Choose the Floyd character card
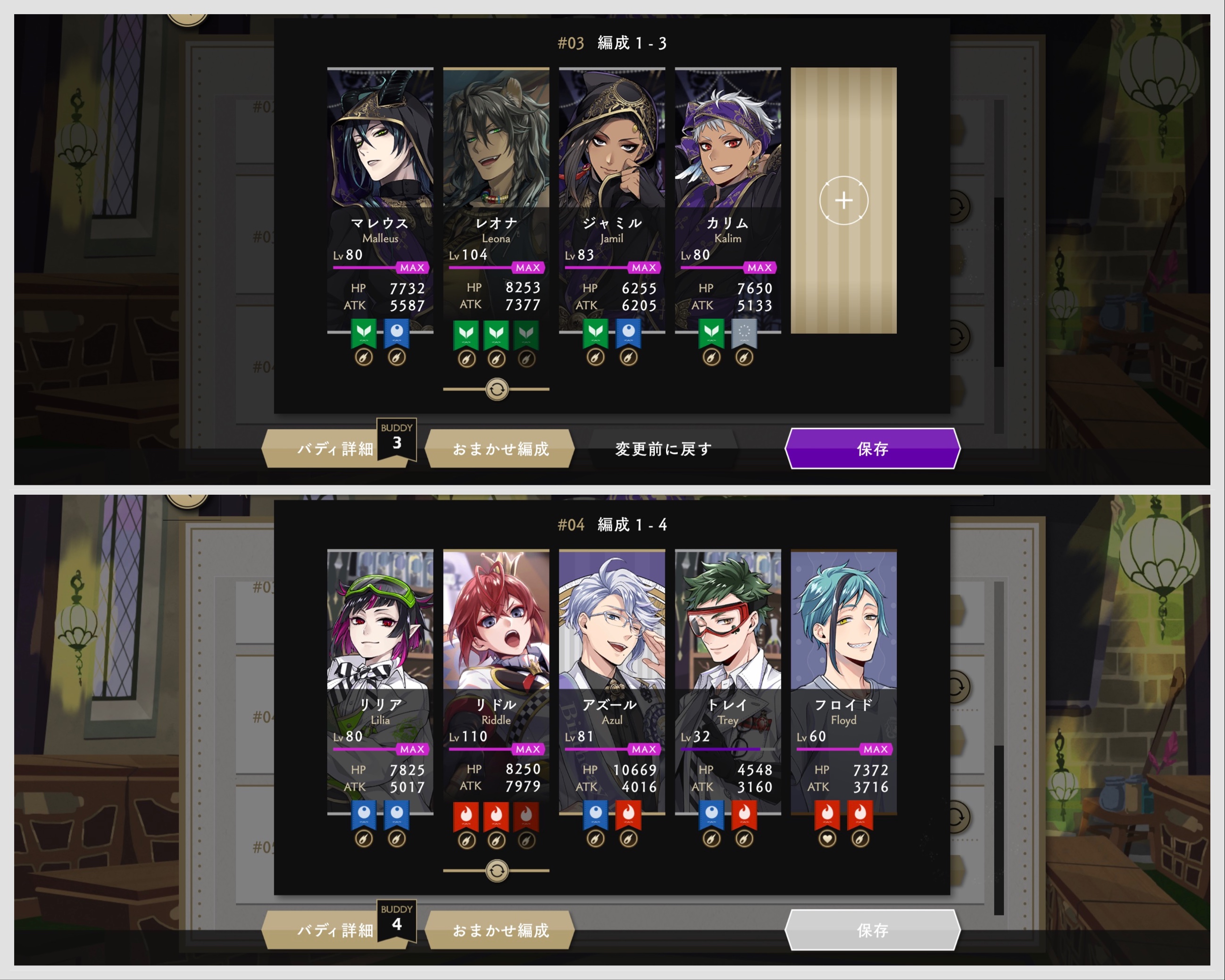 coord(843,653)
